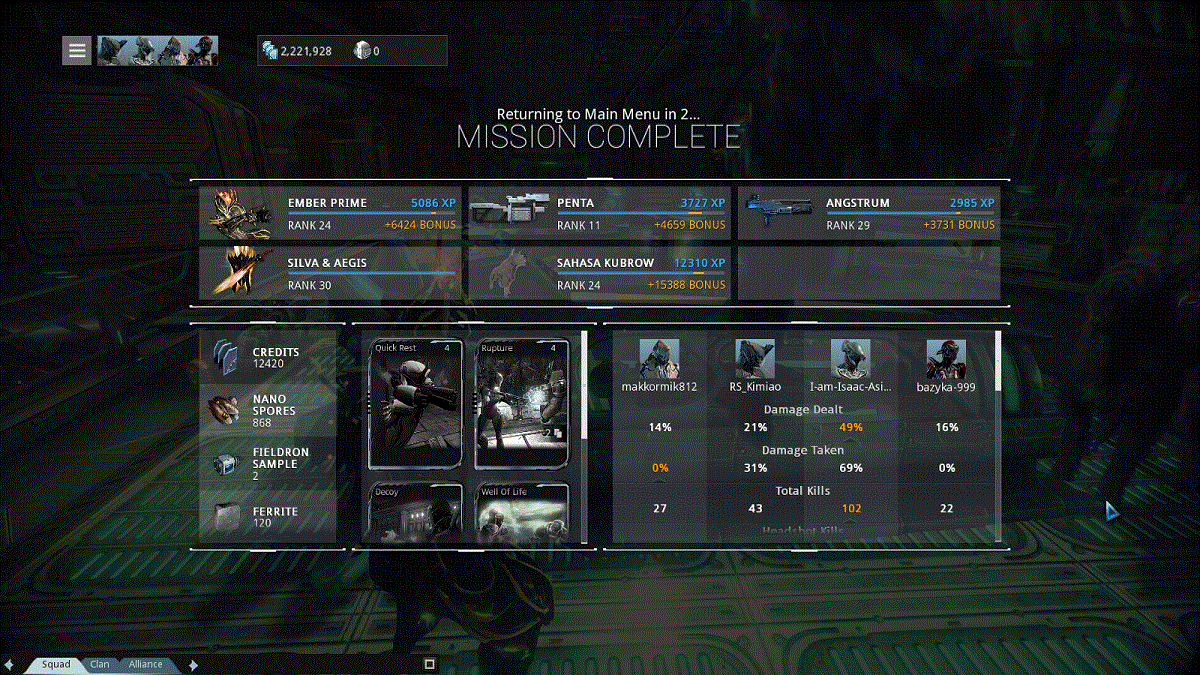
Task: Choose the Decoy mod card
Action: [416, 514]
